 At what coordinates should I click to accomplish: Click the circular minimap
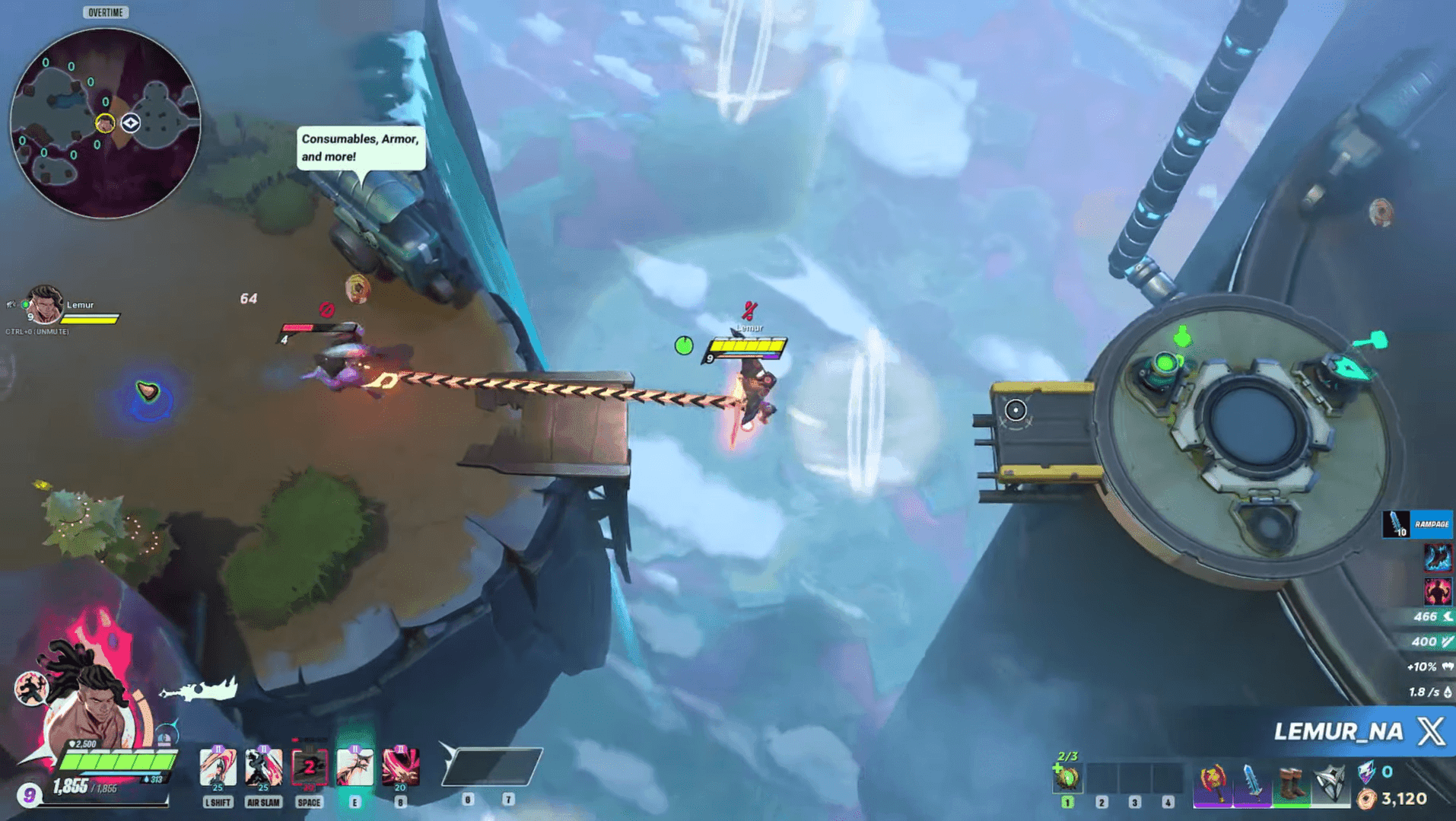click(105, 123)
